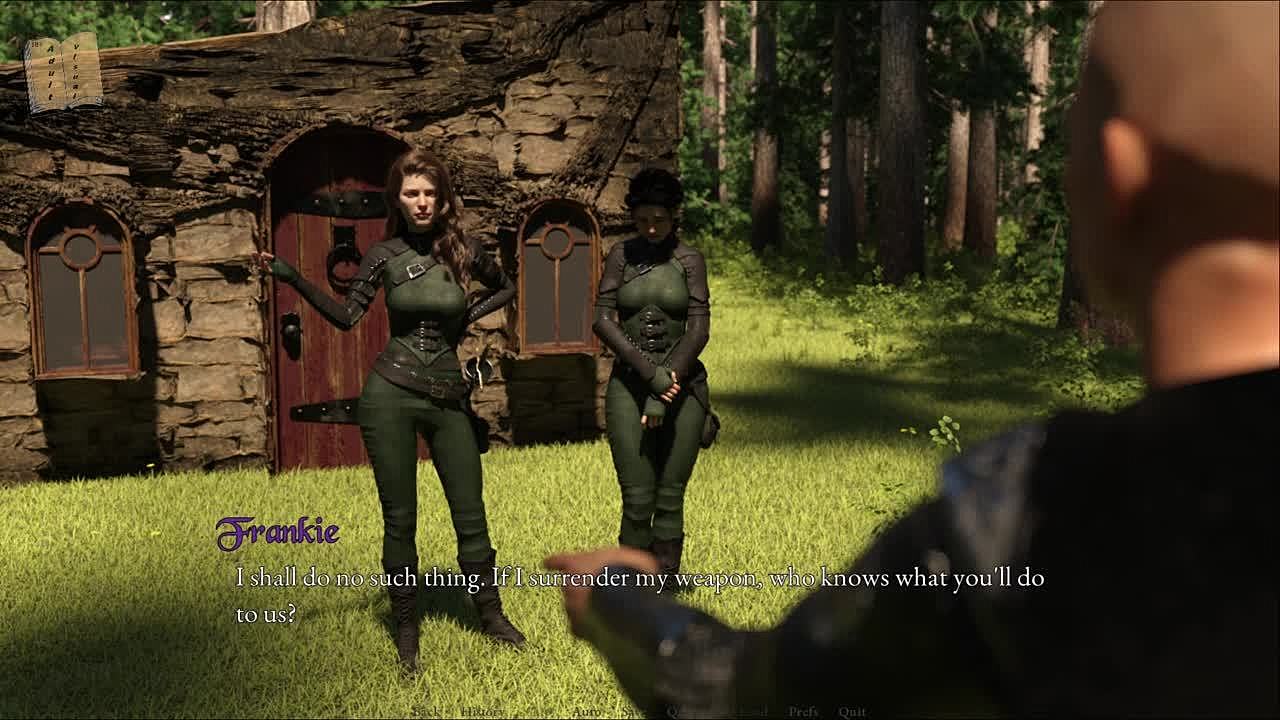The height and width of the screenshot is (720, 1280).
Task: Open the Save menu
Action: coord(634,711)
